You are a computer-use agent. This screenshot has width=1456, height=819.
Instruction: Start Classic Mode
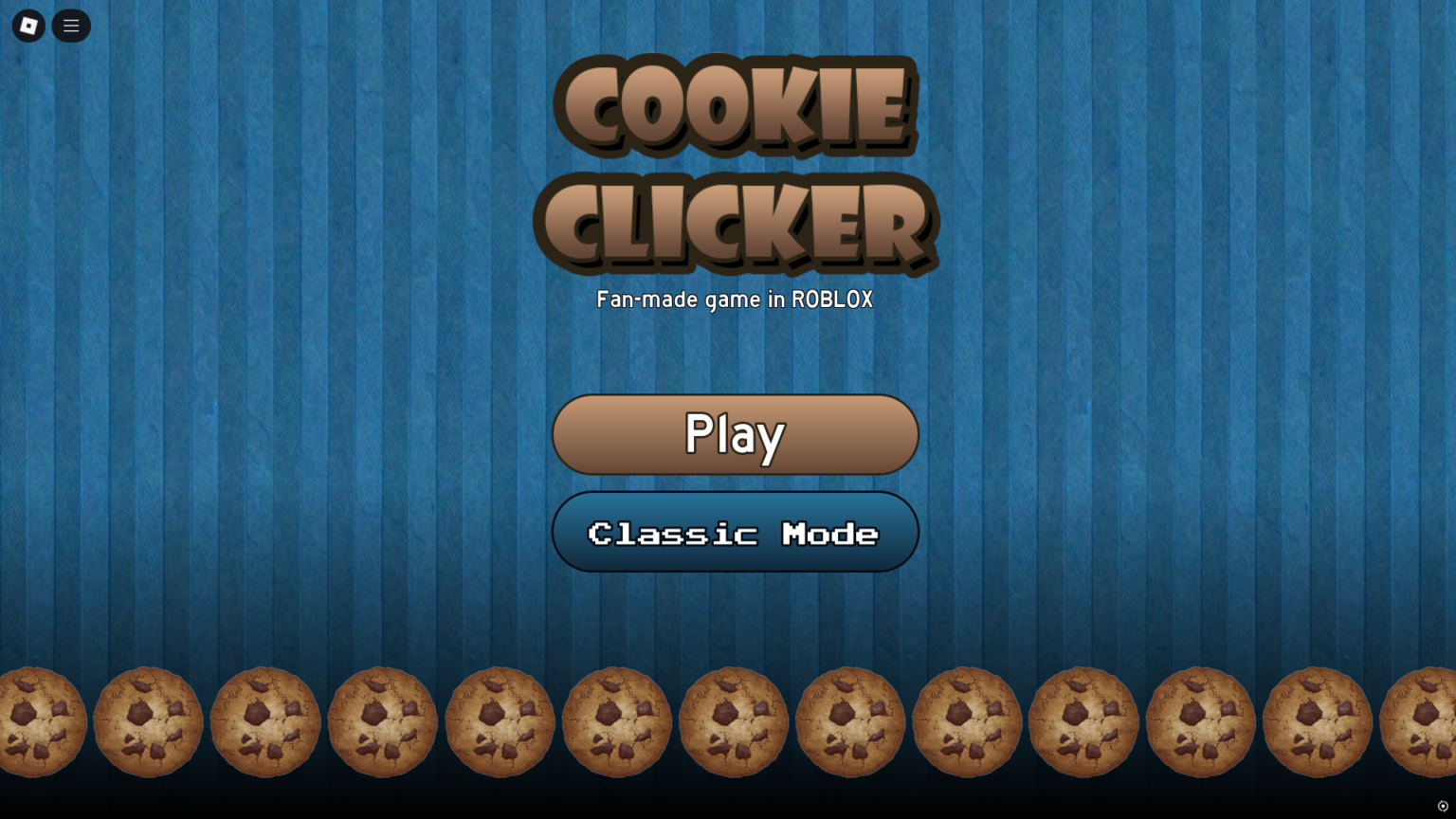tap(735, 532)
